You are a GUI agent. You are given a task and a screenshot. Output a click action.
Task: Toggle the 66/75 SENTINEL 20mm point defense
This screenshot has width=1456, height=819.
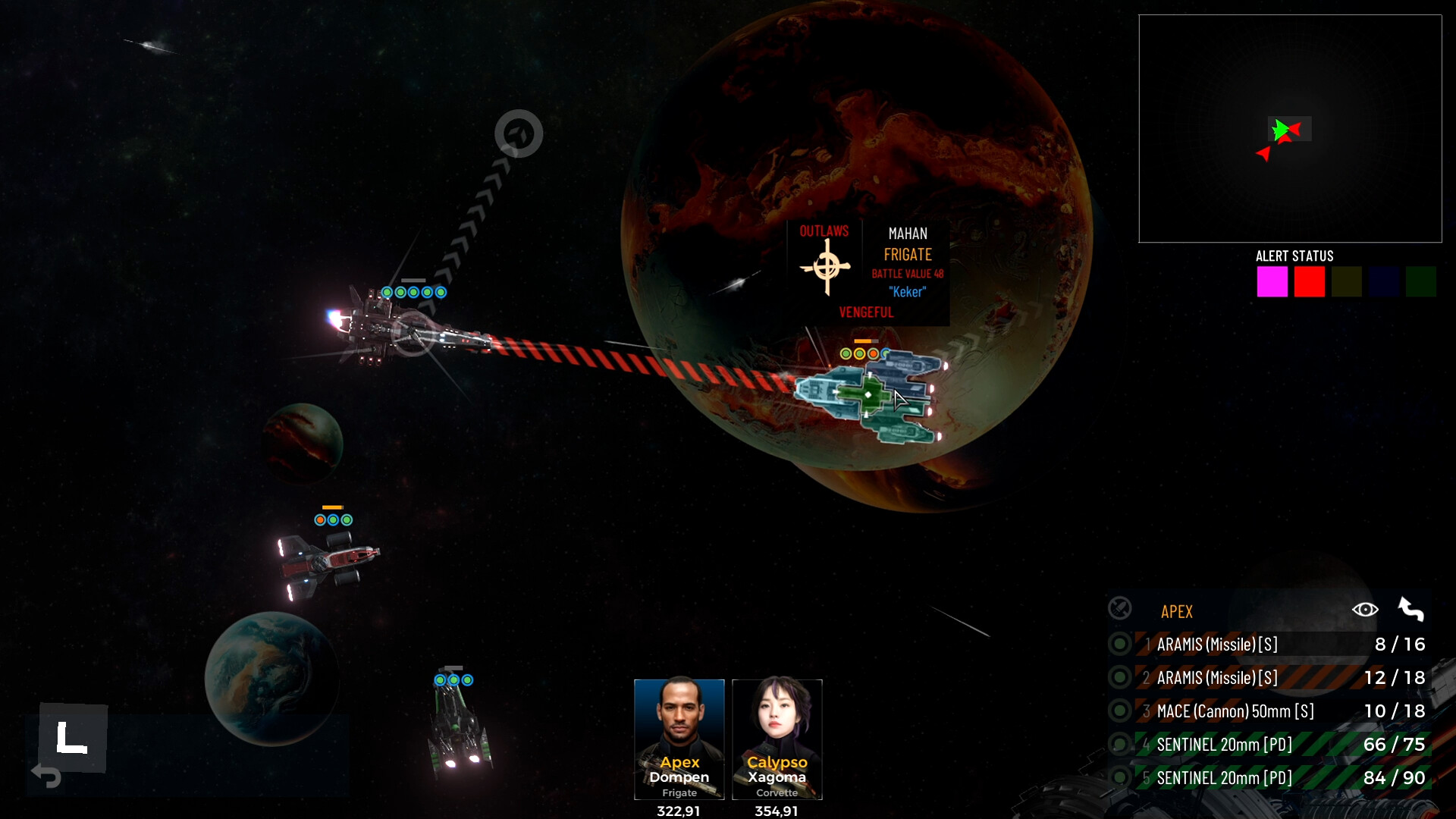[1119, 744]
